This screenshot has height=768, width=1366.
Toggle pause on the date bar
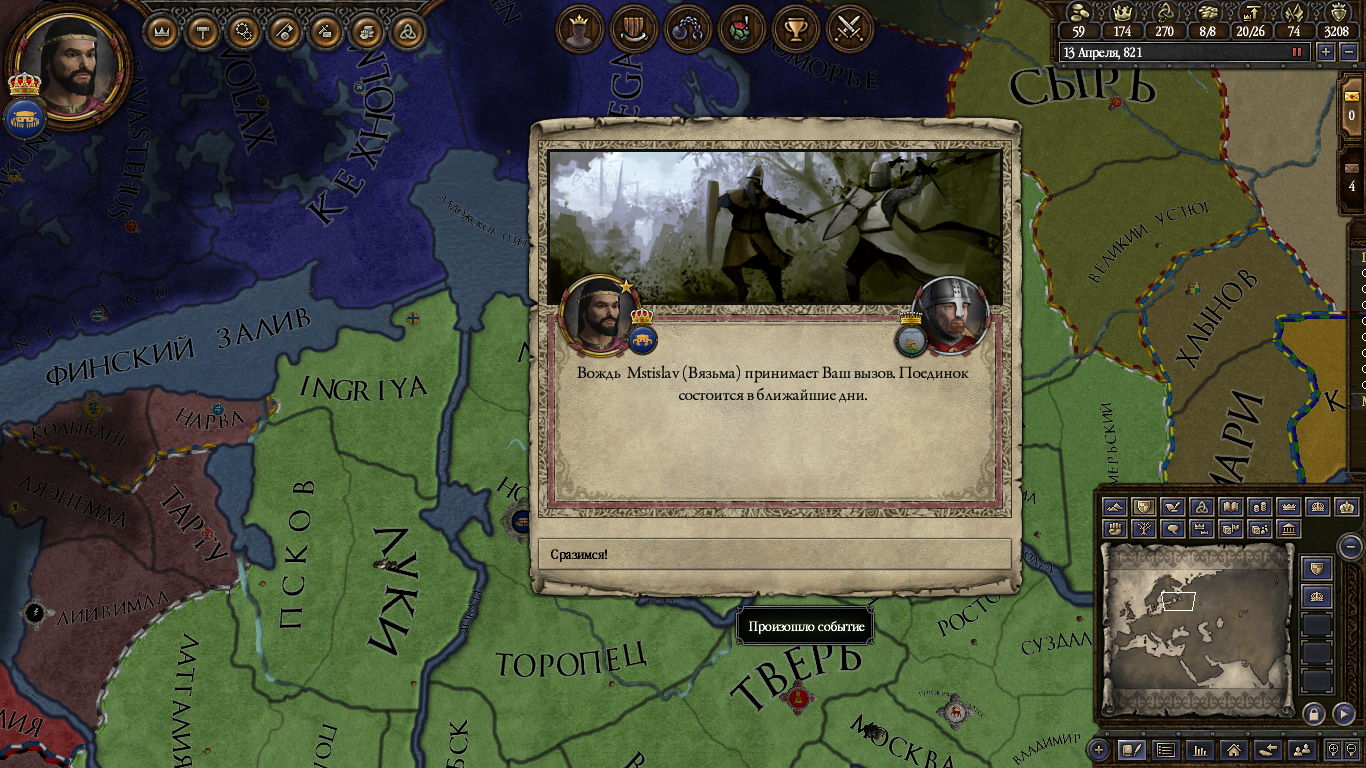(1297, 52)
